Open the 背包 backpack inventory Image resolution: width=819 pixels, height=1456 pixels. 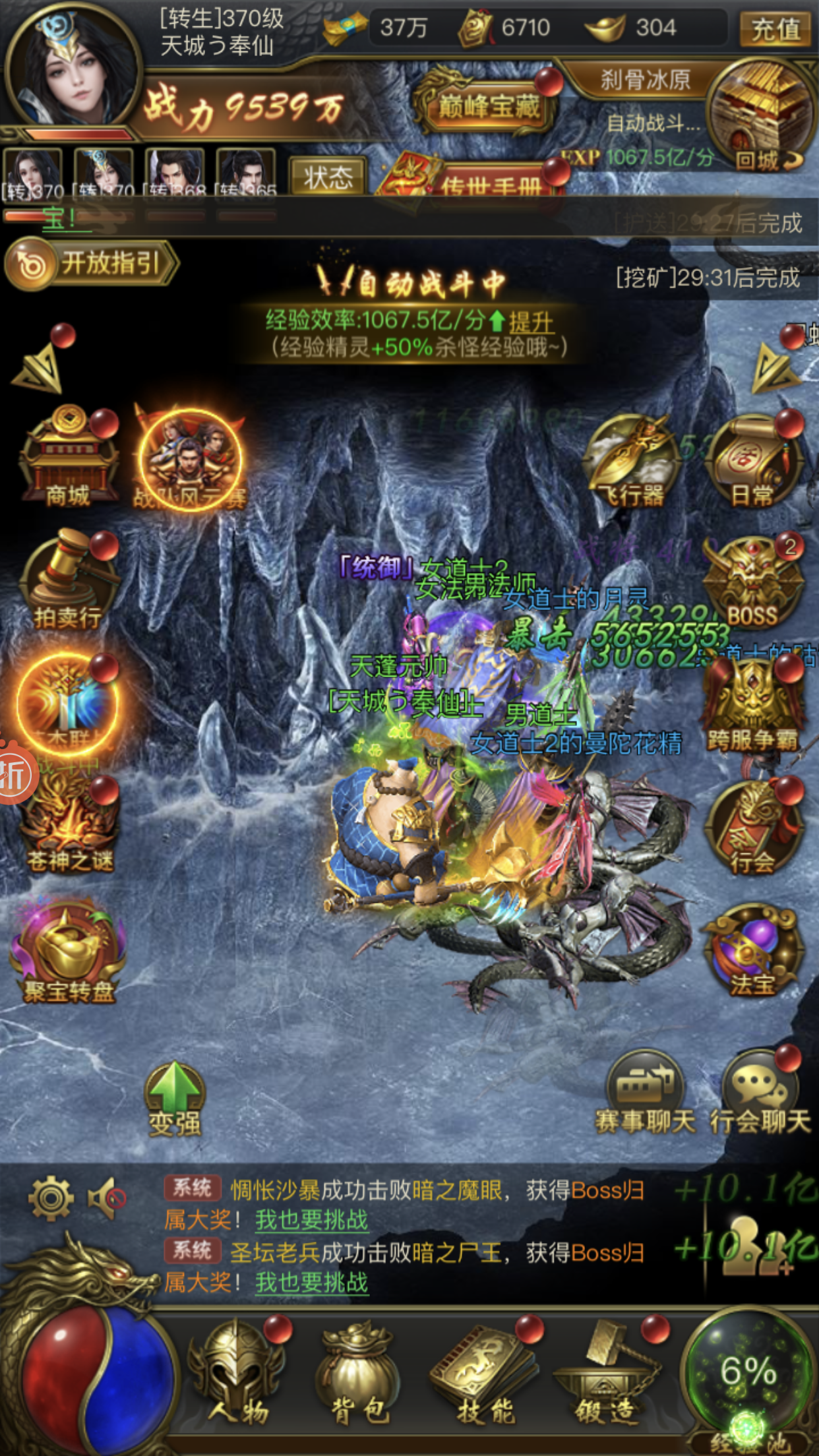pyautogui.click(x=359, y=1372)
